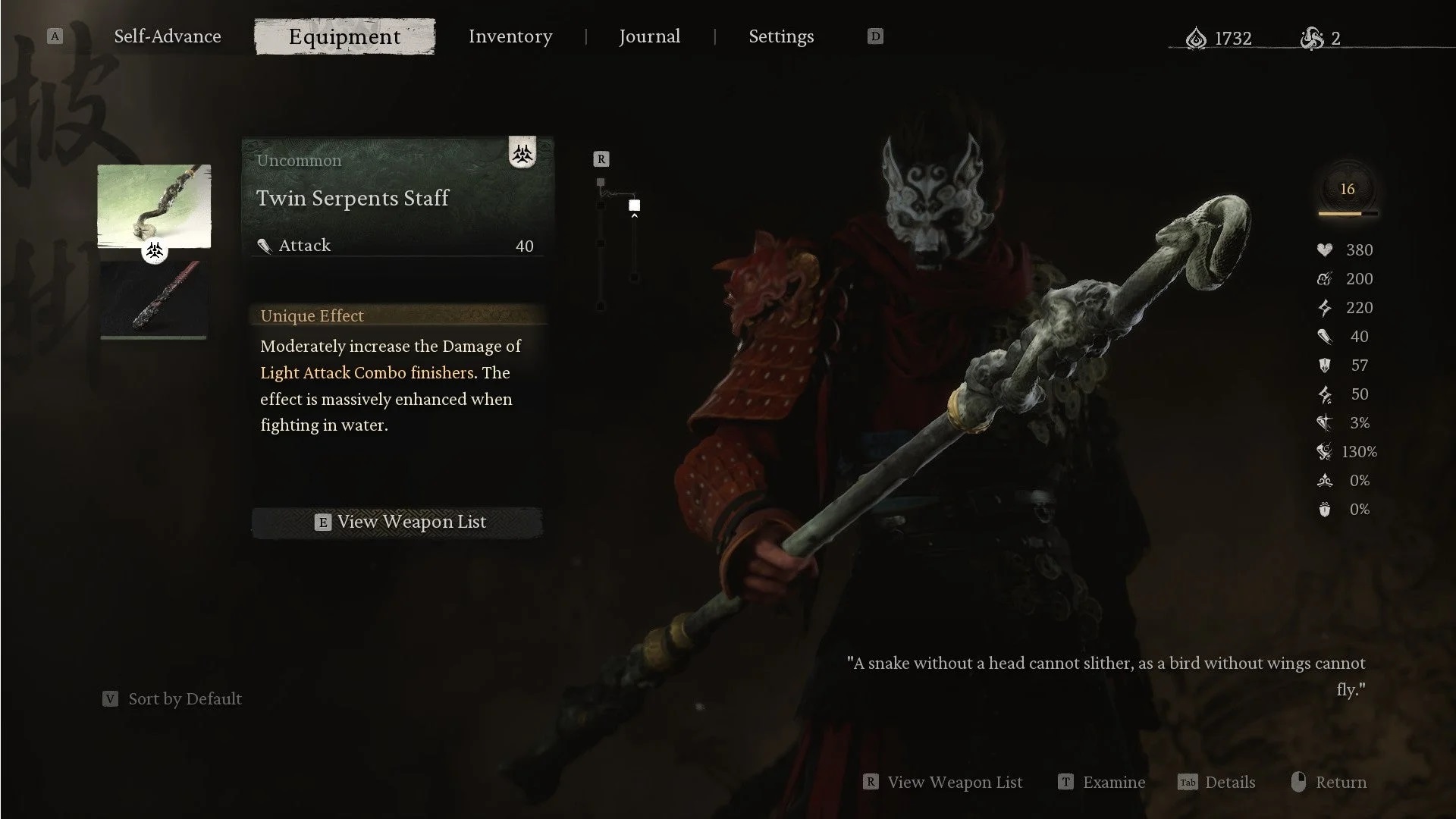
Task: Select the Twin Serpents Staff thumbnail
Action: [154, 206]
